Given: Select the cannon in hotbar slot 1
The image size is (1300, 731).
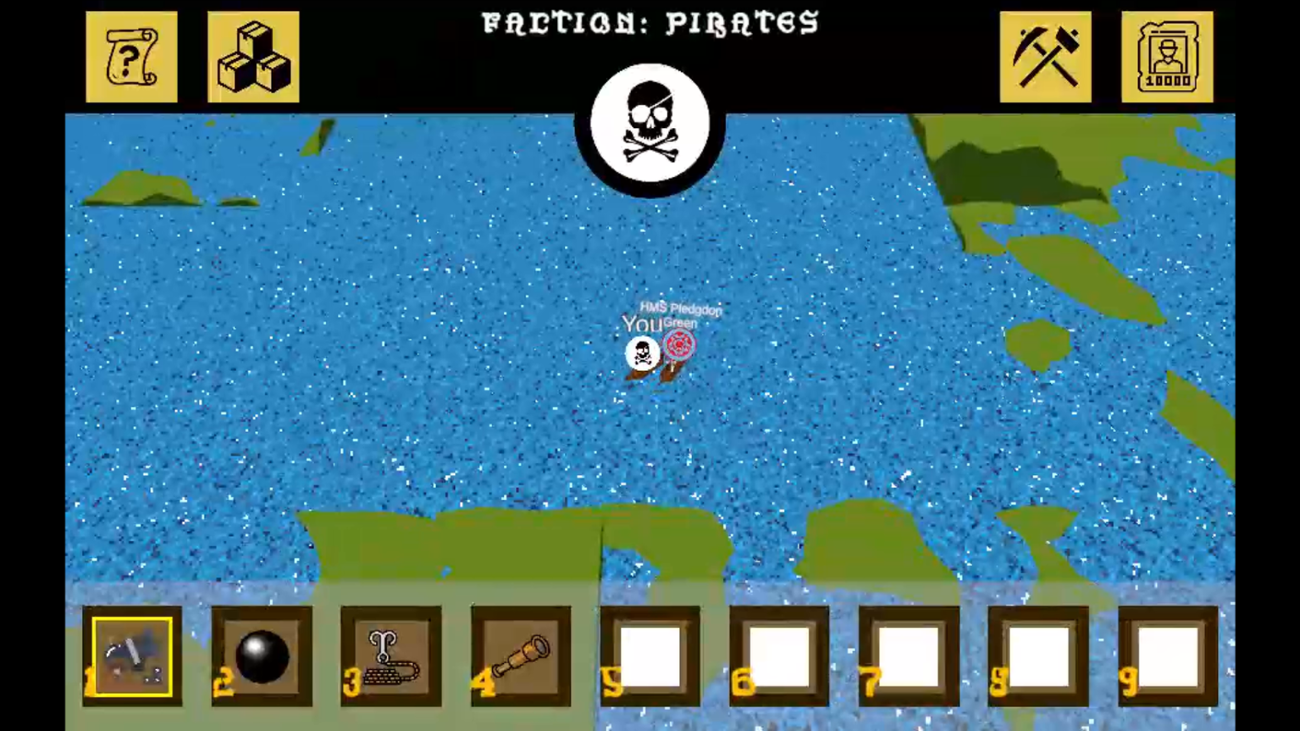Looking at the screenshot, I should point(131,655).
